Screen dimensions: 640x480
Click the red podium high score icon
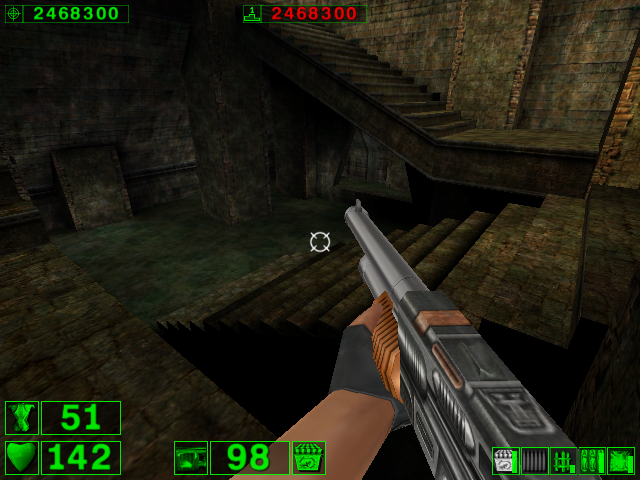tap(252, 14)
